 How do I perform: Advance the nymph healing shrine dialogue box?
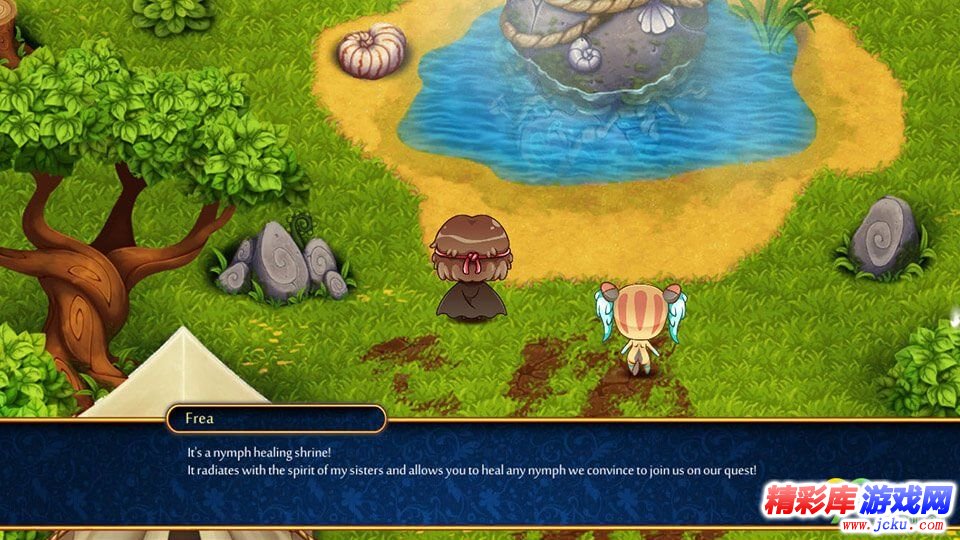pos(480,472)
